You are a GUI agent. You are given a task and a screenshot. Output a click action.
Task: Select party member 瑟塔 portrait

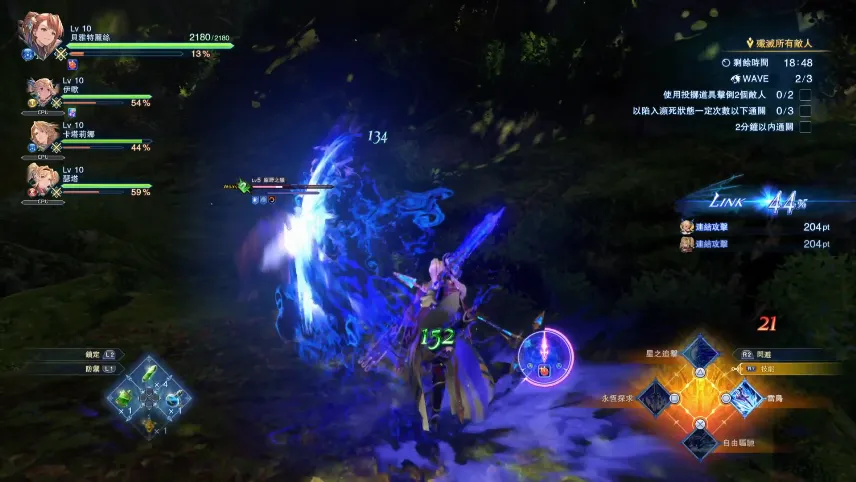[42, 178]
